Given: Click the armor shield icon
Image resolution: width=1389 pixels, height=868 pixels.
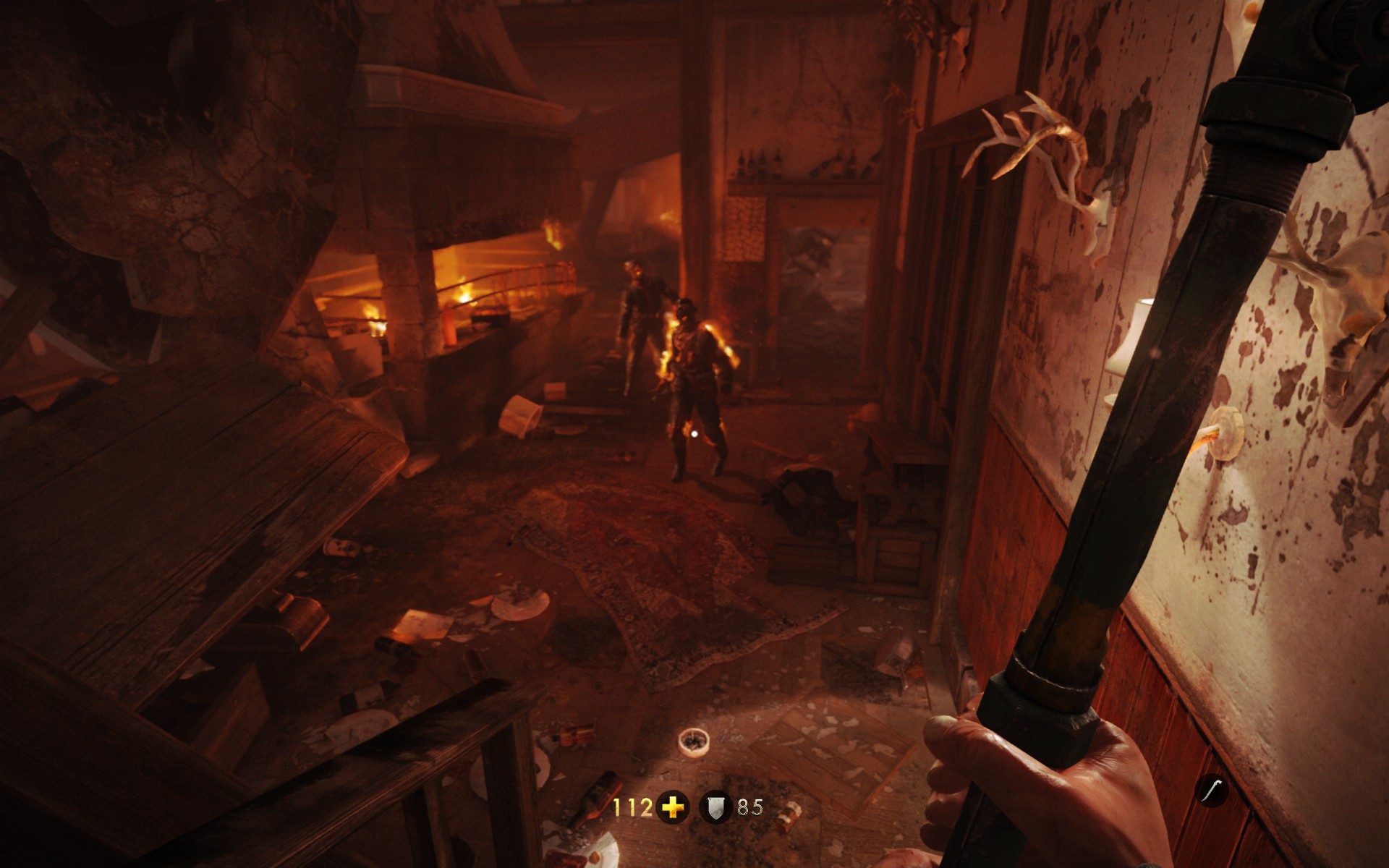Looking at the screenshot, I should click(x=716, y=807).
